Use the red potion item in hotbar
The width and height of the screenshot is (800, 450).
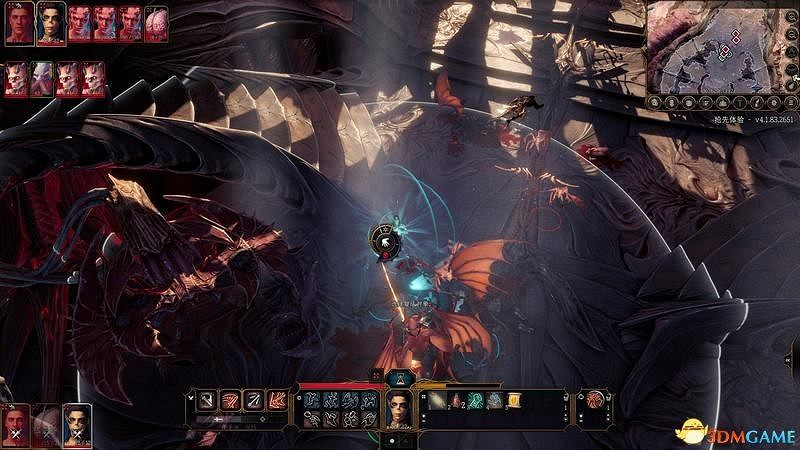coord(457,401)
